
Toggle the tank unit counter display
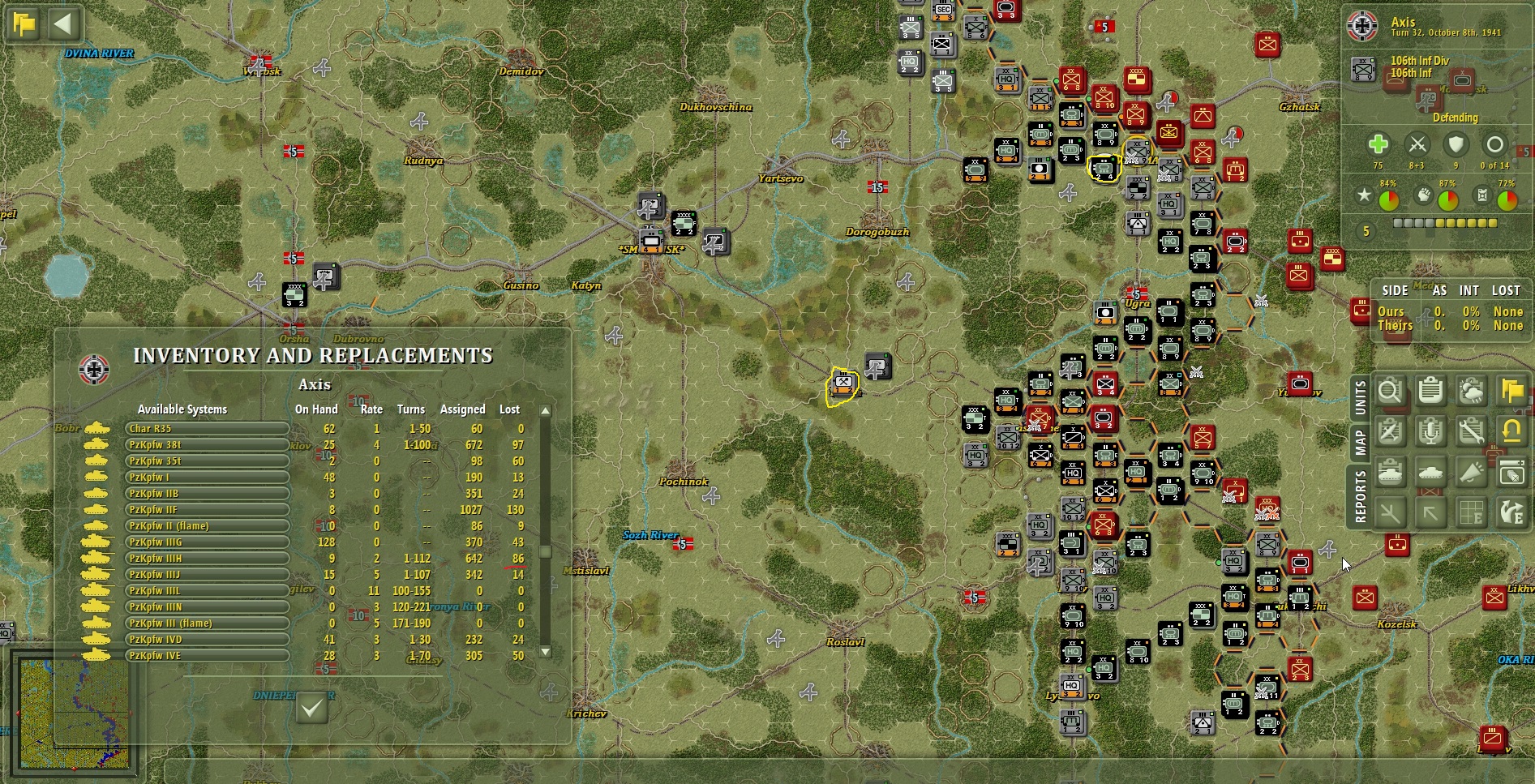[x=1430, y=472]
